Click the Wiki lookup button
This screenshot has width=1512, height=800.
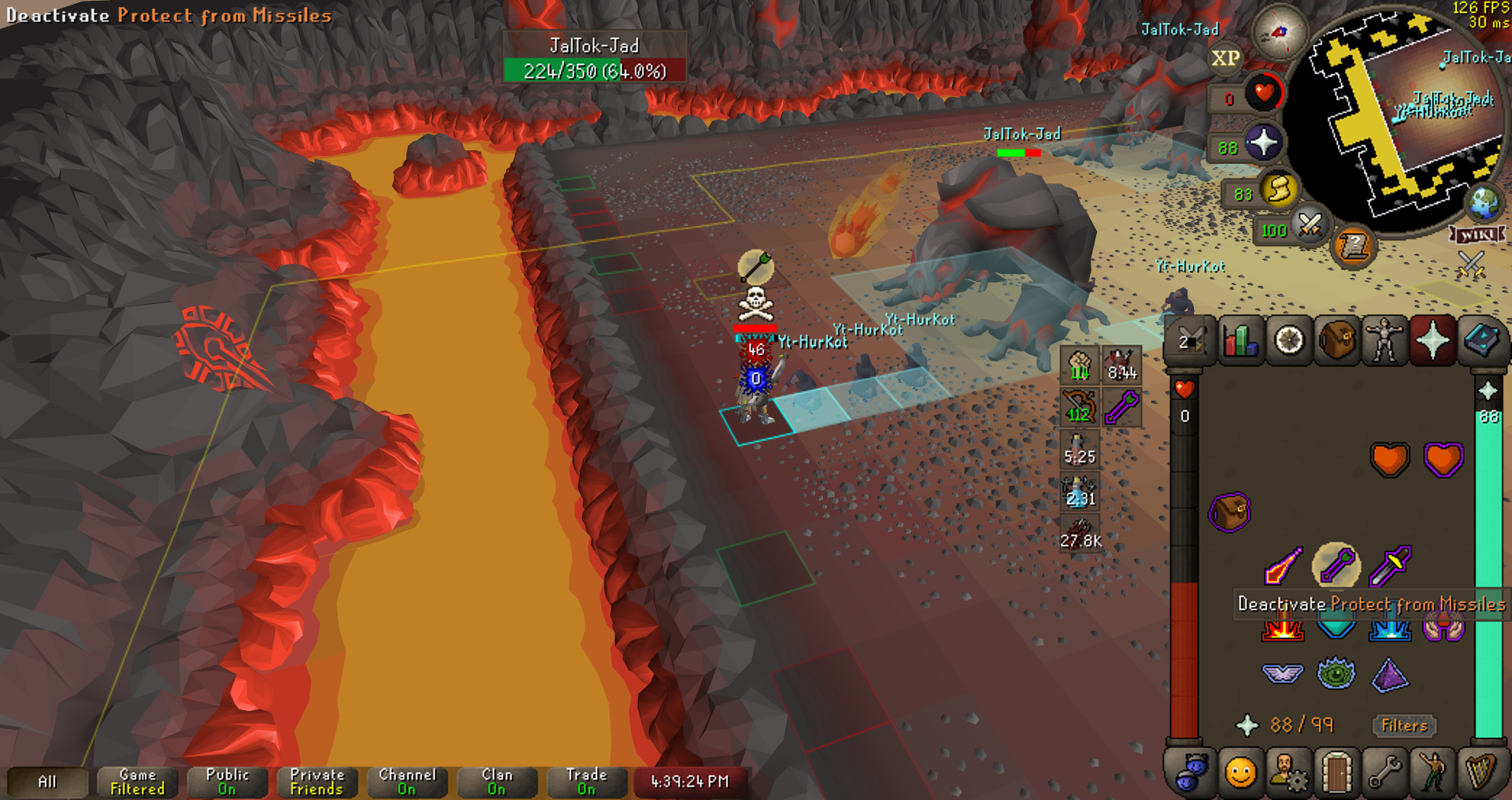(1477, 235)
